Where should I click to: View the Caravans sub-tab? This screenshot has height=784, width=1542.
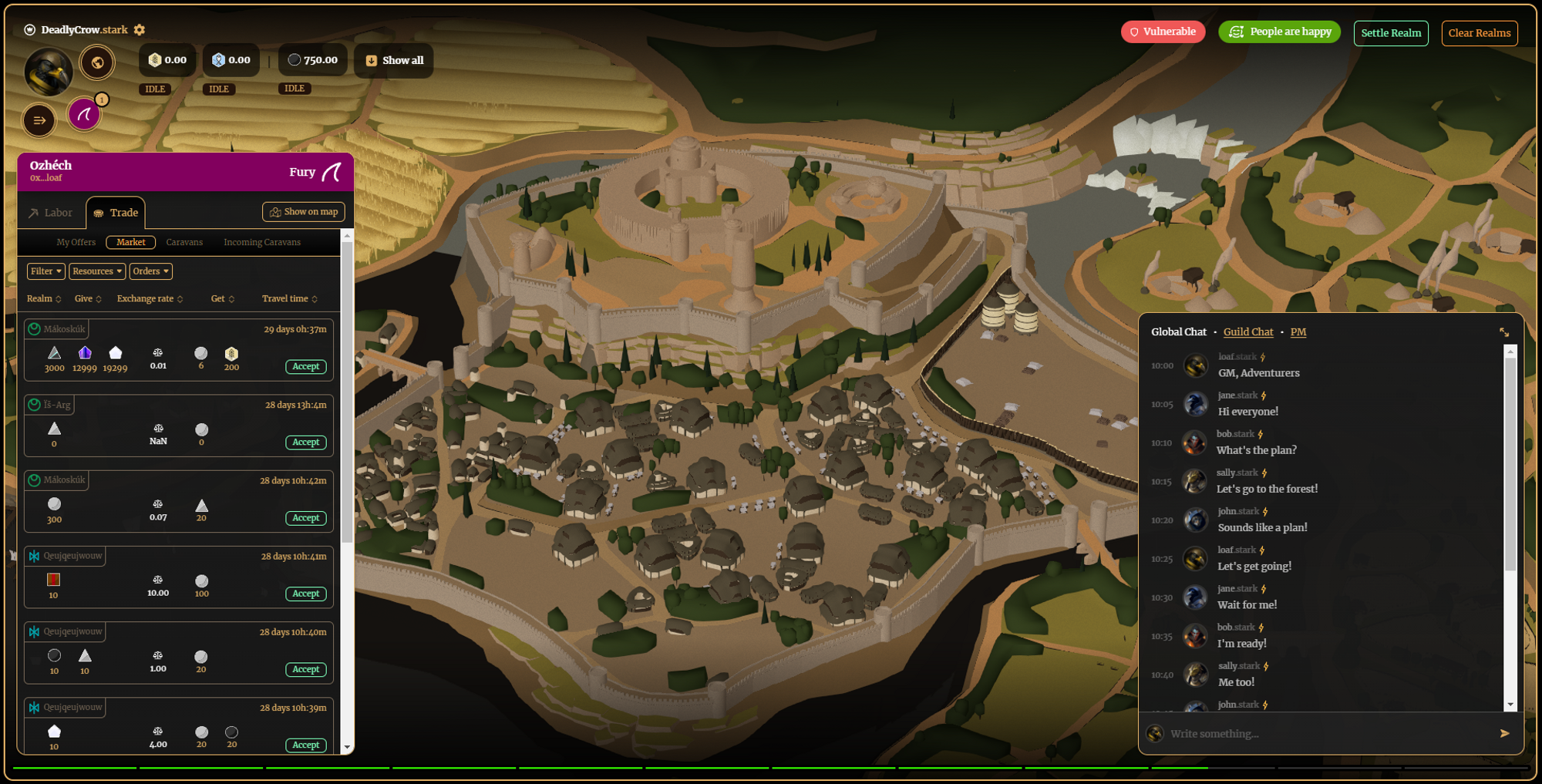(184, 242)
